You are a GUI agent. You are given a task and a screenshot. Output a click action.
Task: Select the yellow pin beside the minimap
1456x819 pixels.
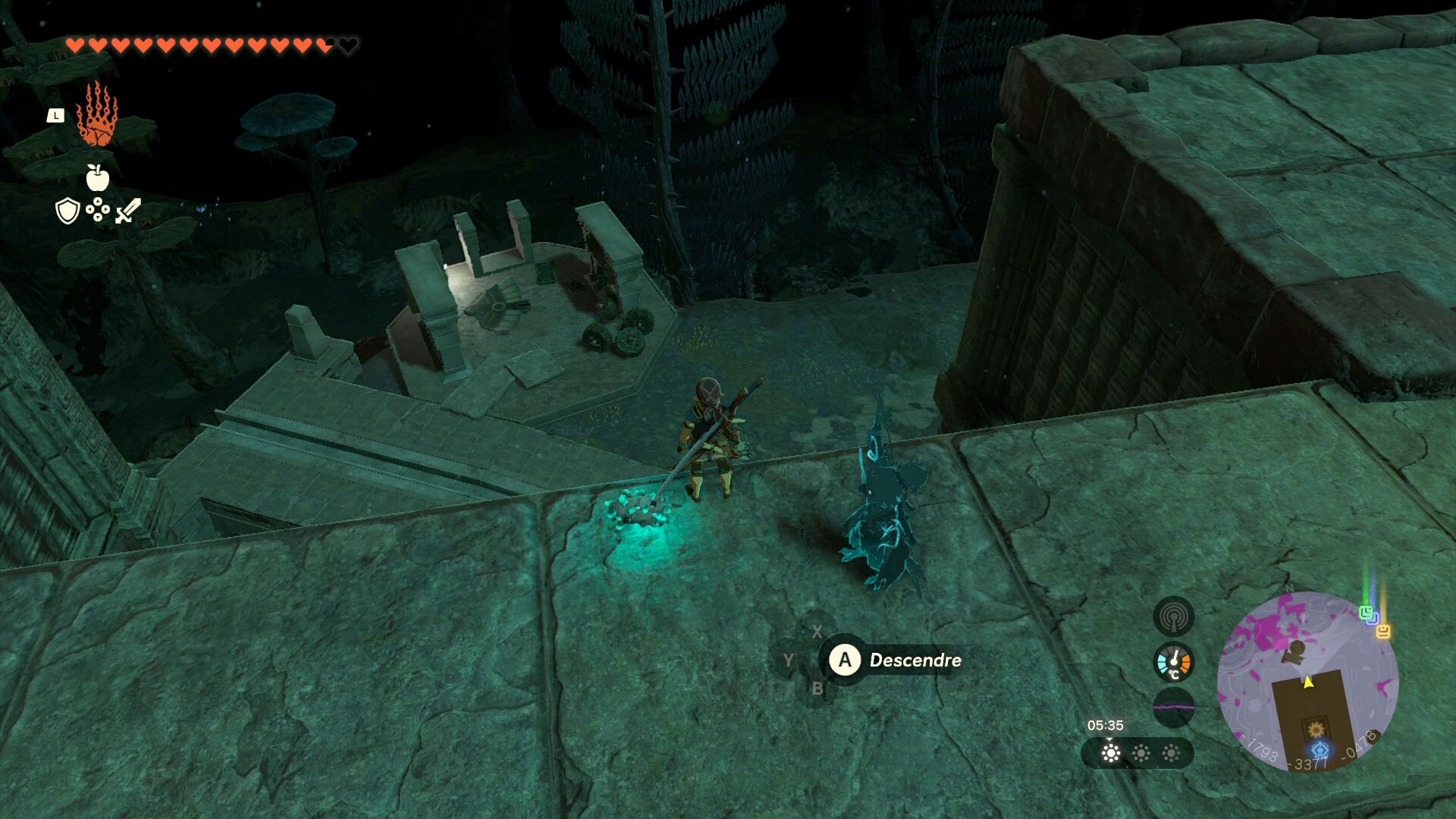tap(1383, 631)
